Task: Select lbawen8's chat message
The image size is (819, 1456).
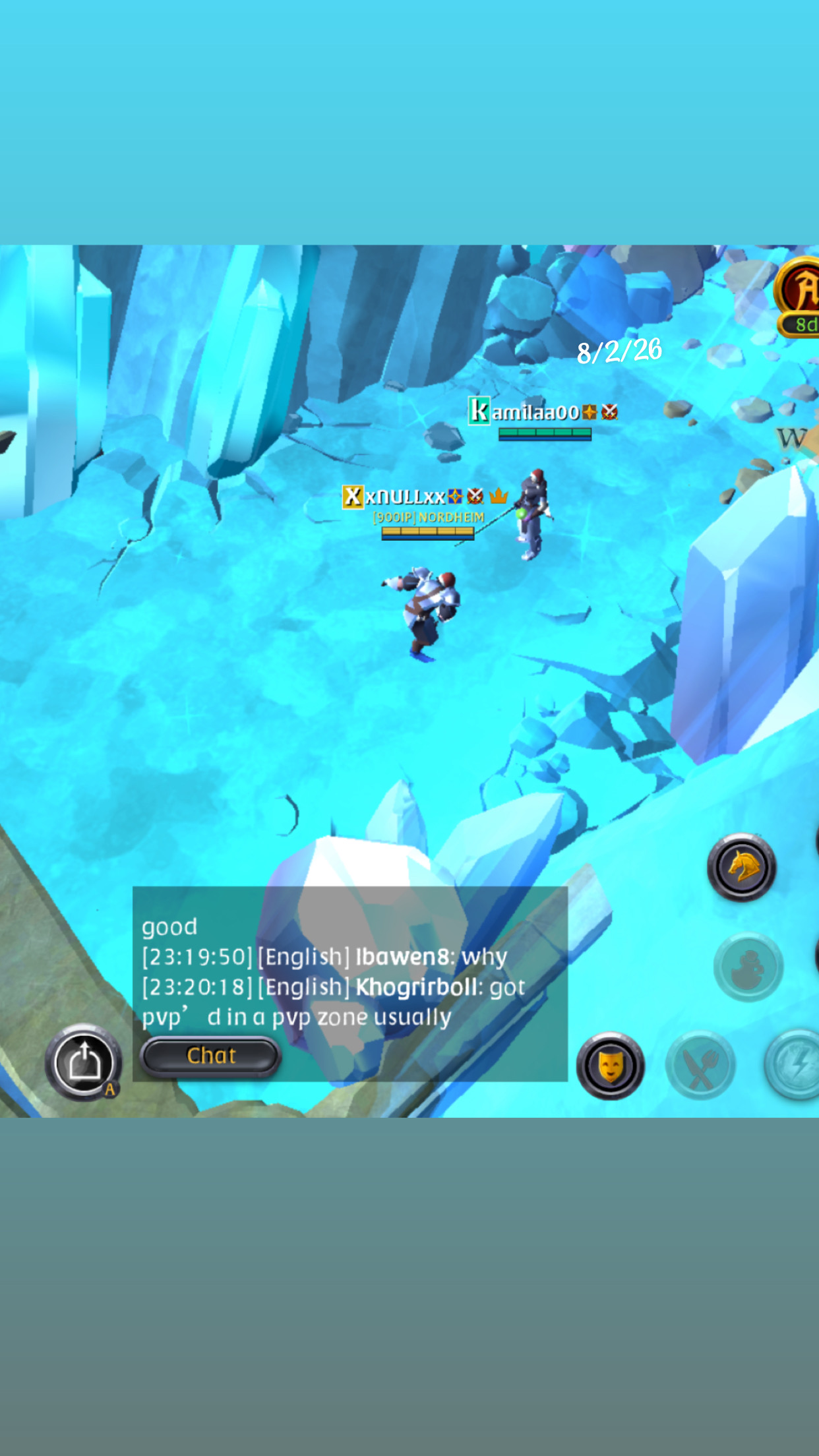Action: (324, 957)
